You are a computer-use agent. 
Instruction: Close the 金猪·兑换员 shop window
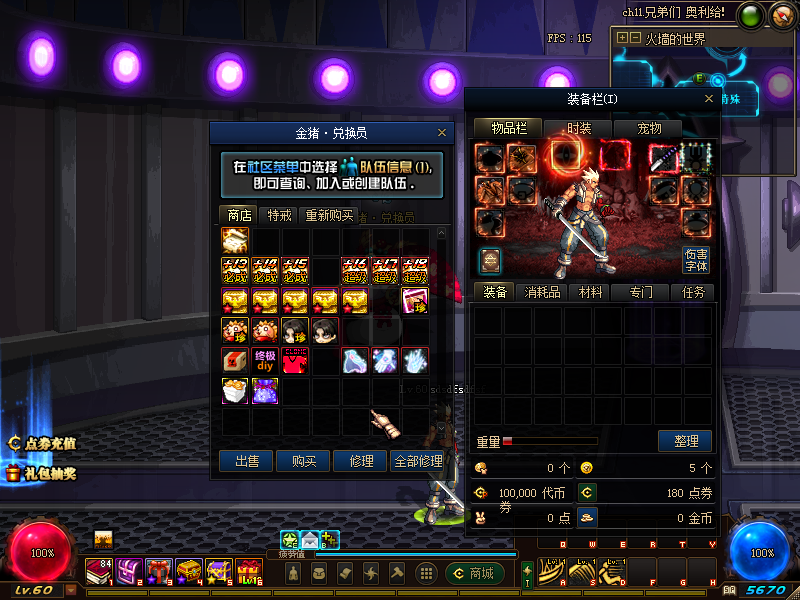click(442, 133)
